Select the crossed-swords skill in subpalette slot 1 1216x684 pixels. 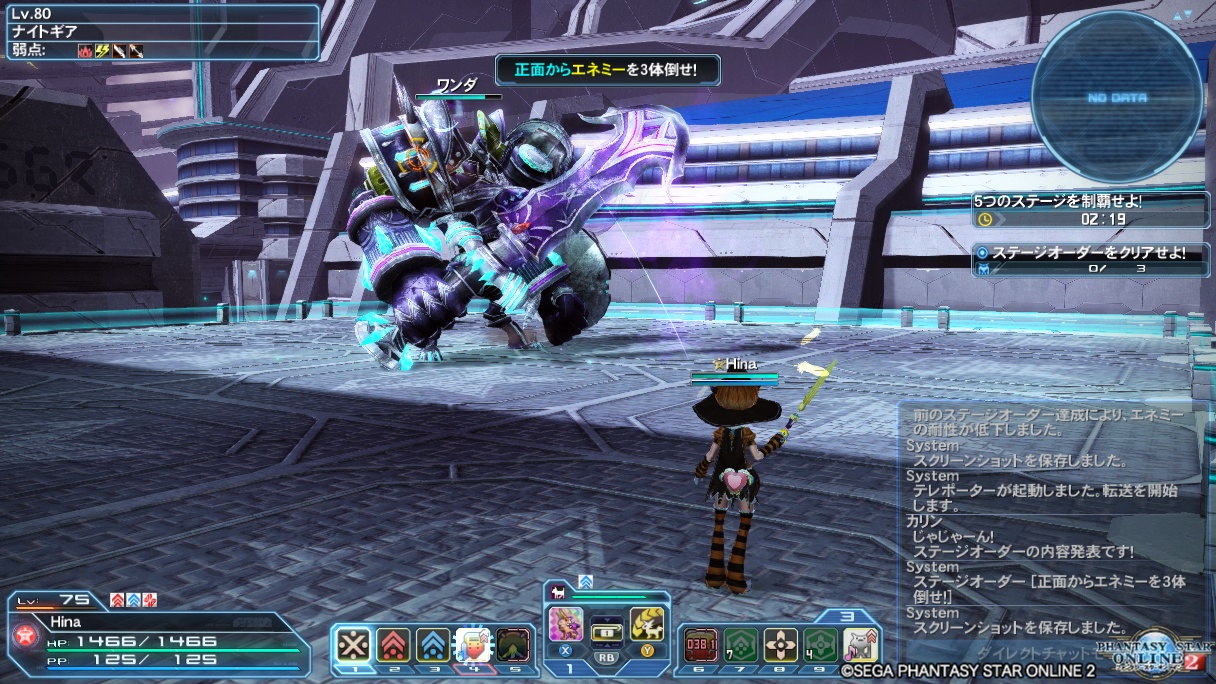click(353, 644)
